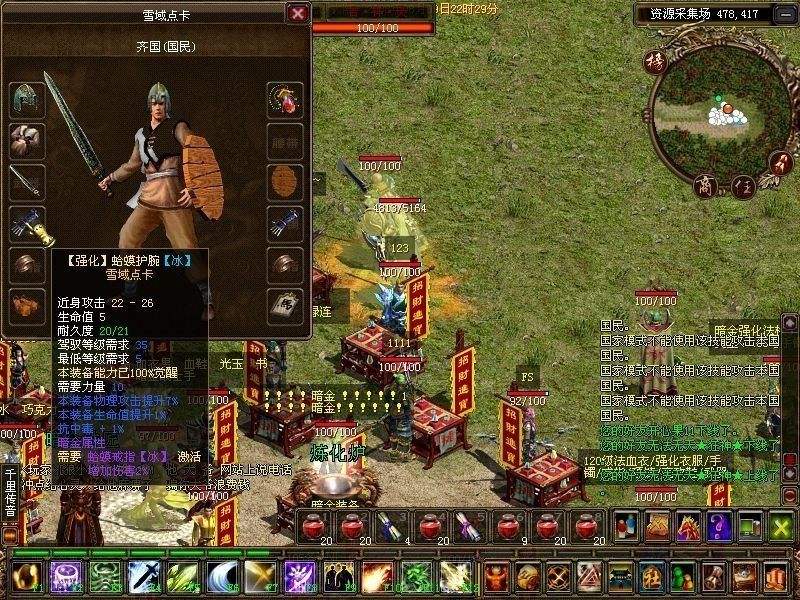The width and height of the screenshot is (800, 600).
Task: Select the sword weapon equipment slot
Action: point(26,182)
